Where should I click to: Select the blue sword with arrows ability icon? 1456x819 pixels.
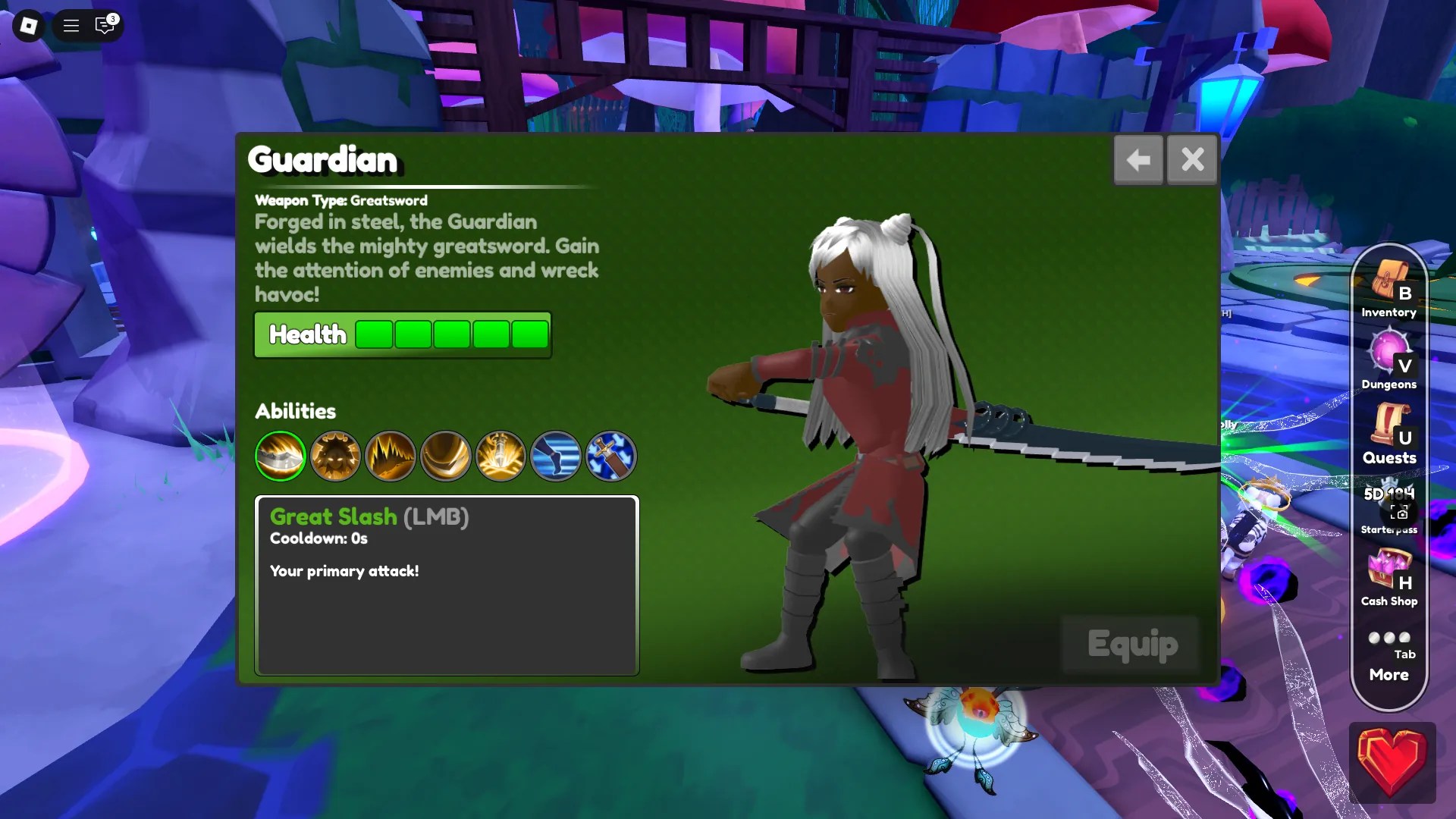611,455
